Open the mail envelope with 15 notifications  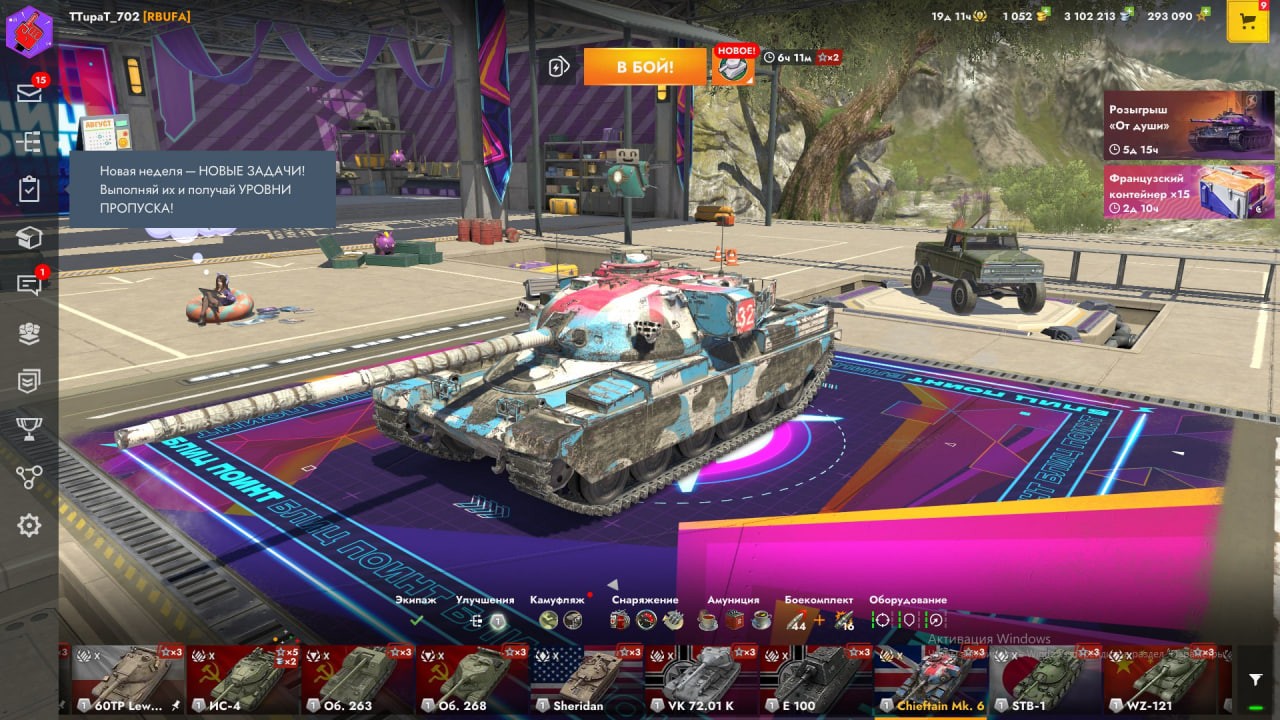[x=29, y=93]
